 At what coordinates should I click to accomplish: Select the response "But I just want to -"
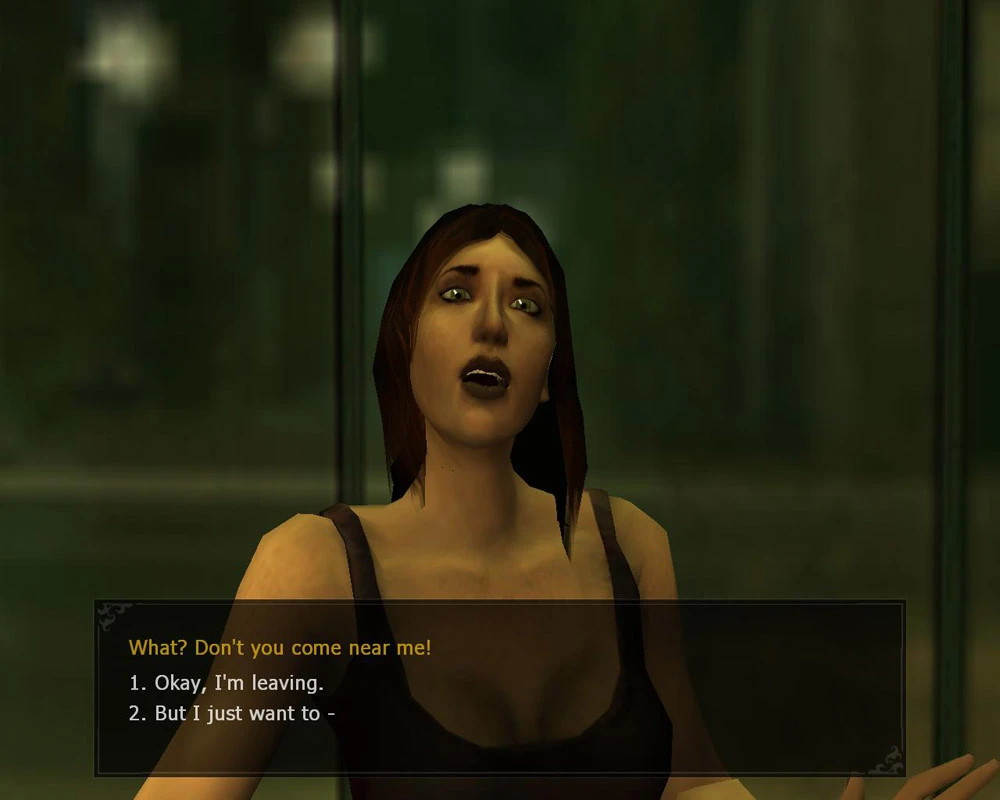244,714
